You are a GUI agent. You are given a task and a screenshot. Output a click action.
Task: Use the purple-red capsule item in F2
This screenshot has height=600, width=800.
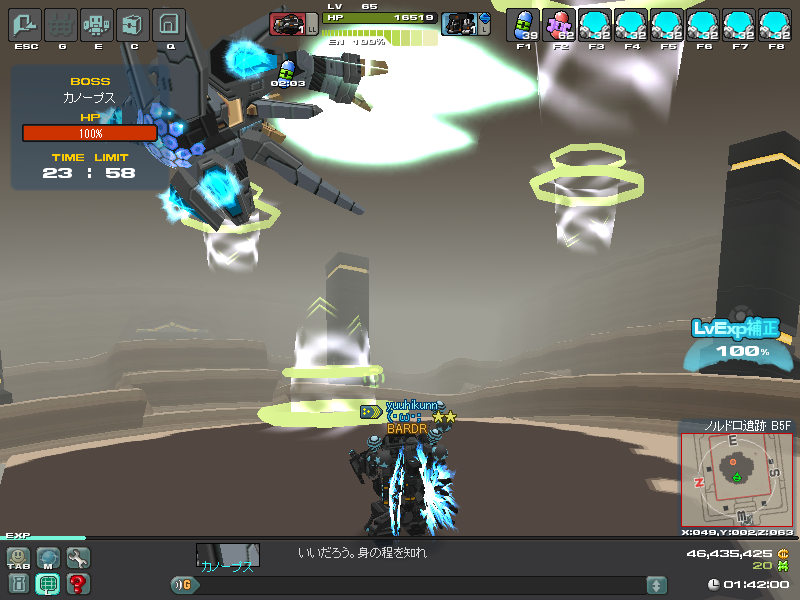pyautogui.click(x=559, y=24)
